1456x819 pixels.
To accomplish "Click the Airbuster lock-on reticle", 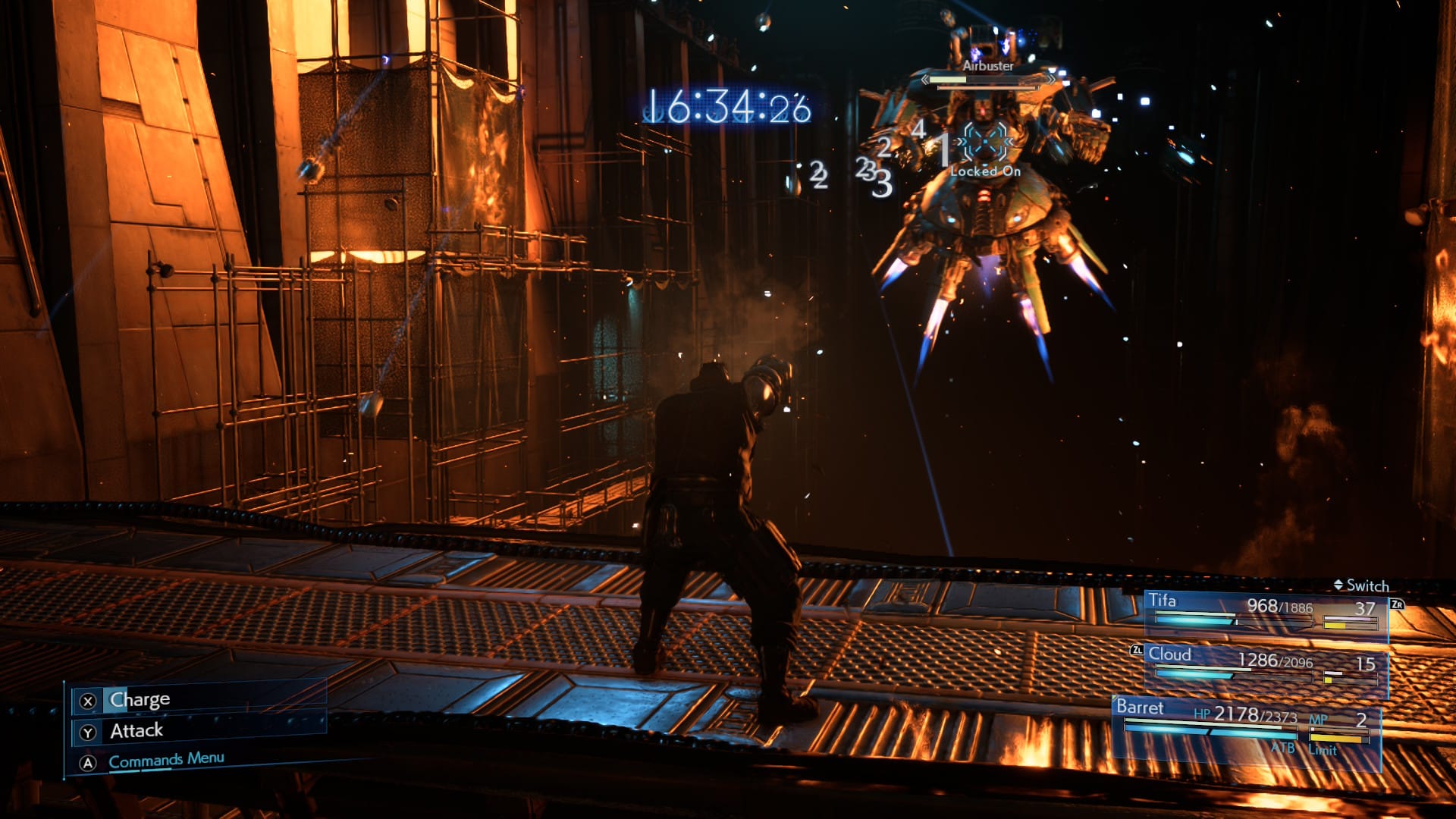I will pos(985,142).
